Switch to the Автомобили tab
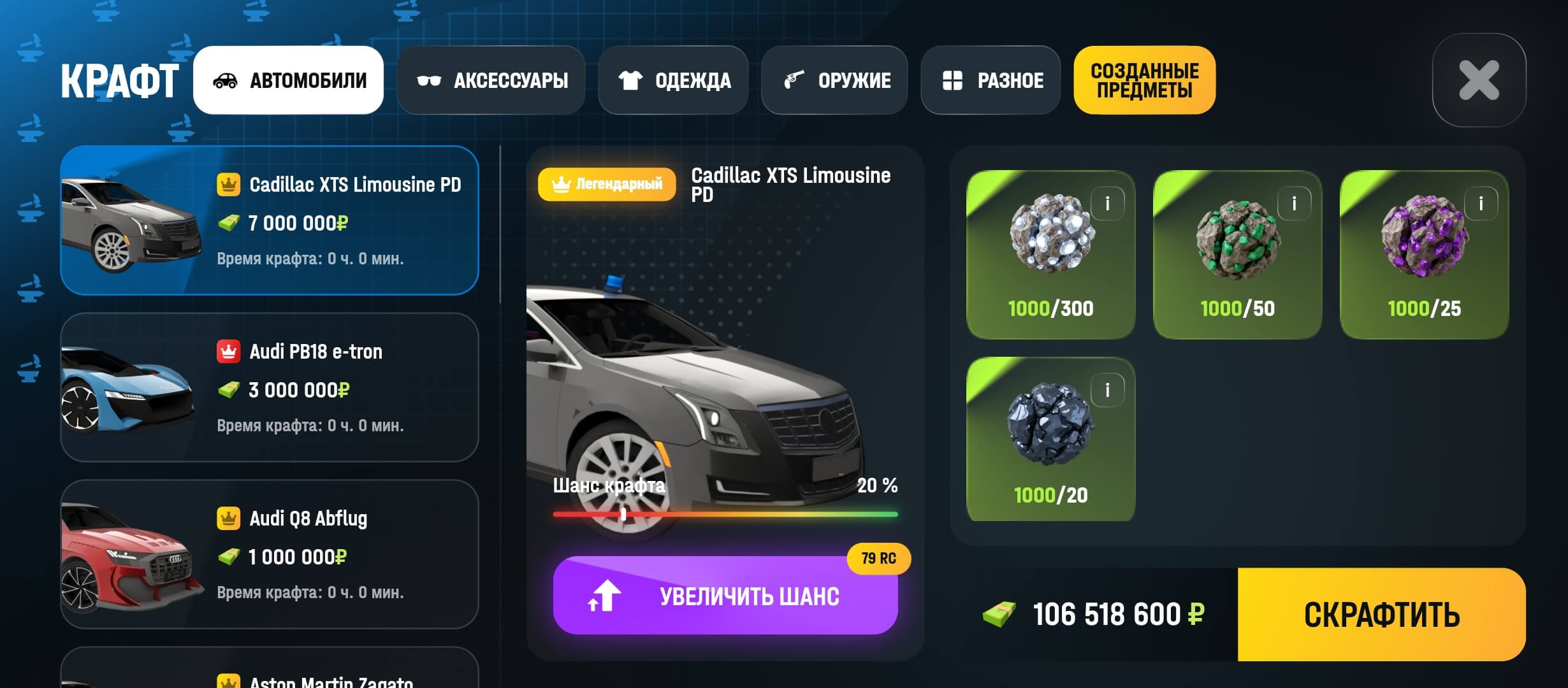The height and width of the screenshot is (688, 1568). (x=288, y=80)
